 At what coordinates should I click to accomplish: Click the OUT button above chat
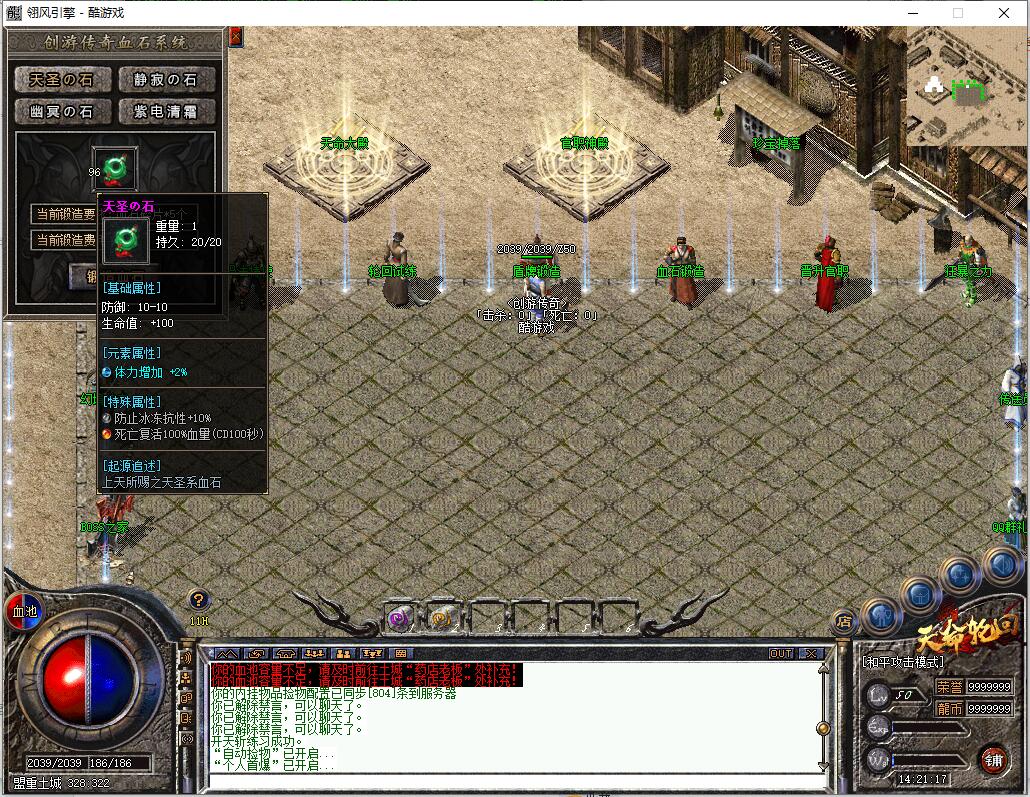[x=781, y=653]
